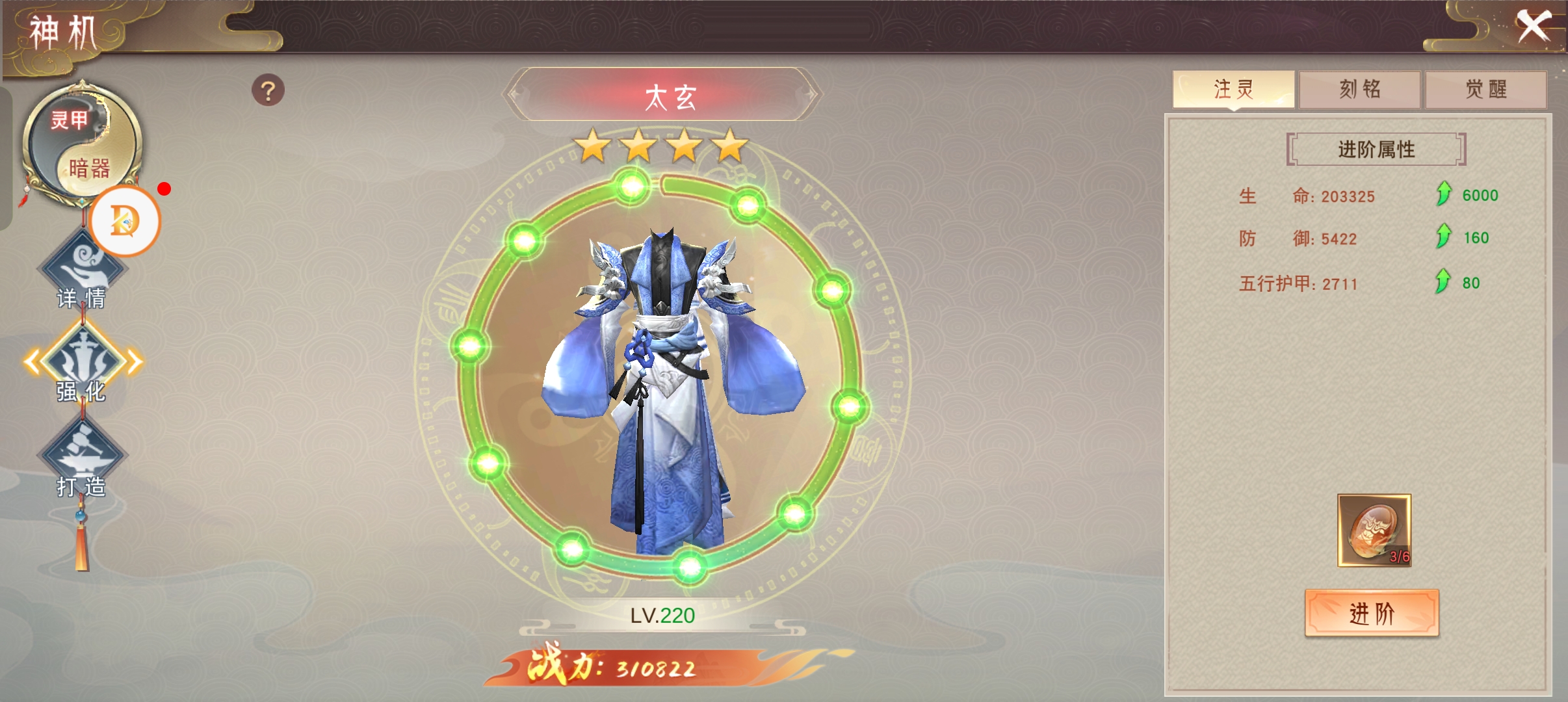The height and width of the screenshot is (702, 1568).
Task: Show the previous armor before 太玄
Action: pyautogui.click(x=515, y=95)
